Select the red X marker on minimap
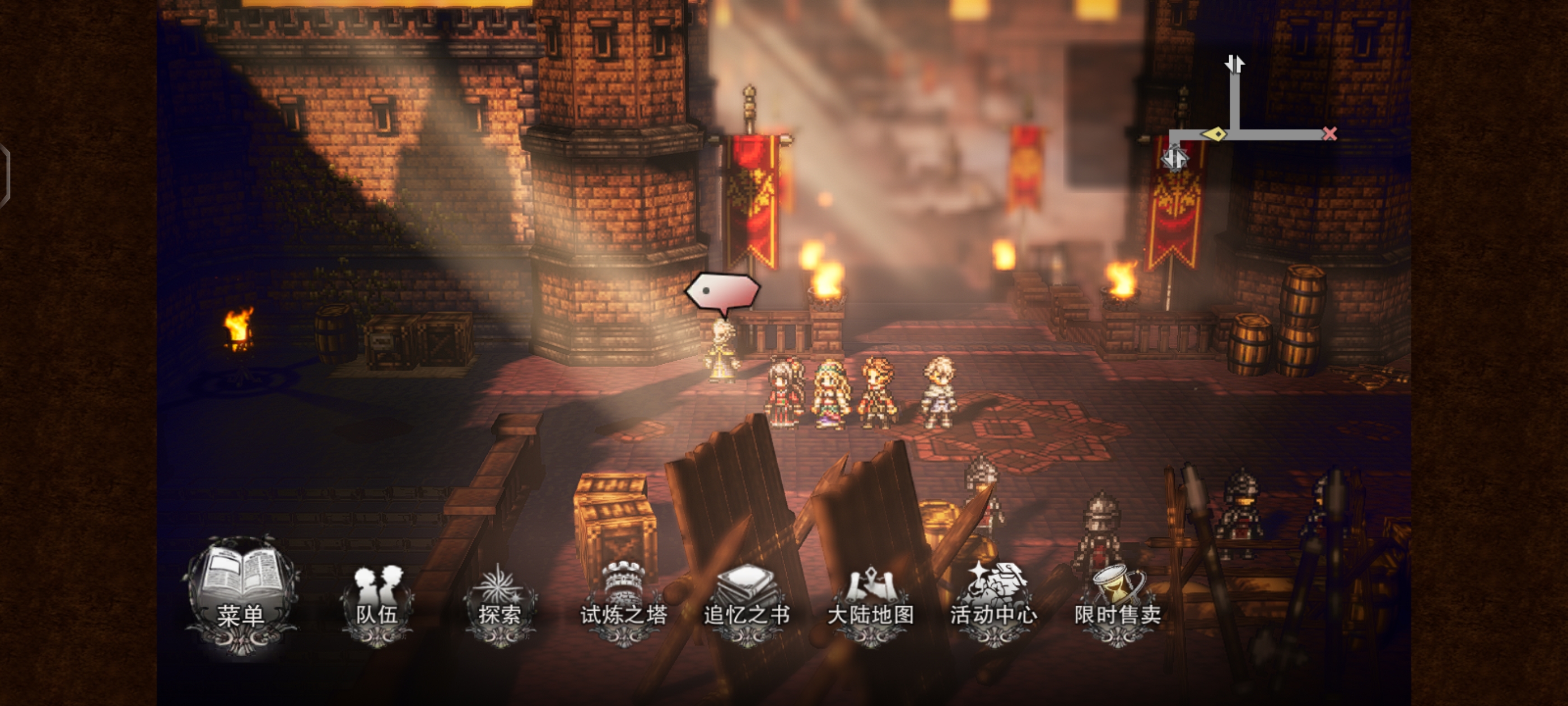This screenshot has height=706, width=1568. 1329,133
